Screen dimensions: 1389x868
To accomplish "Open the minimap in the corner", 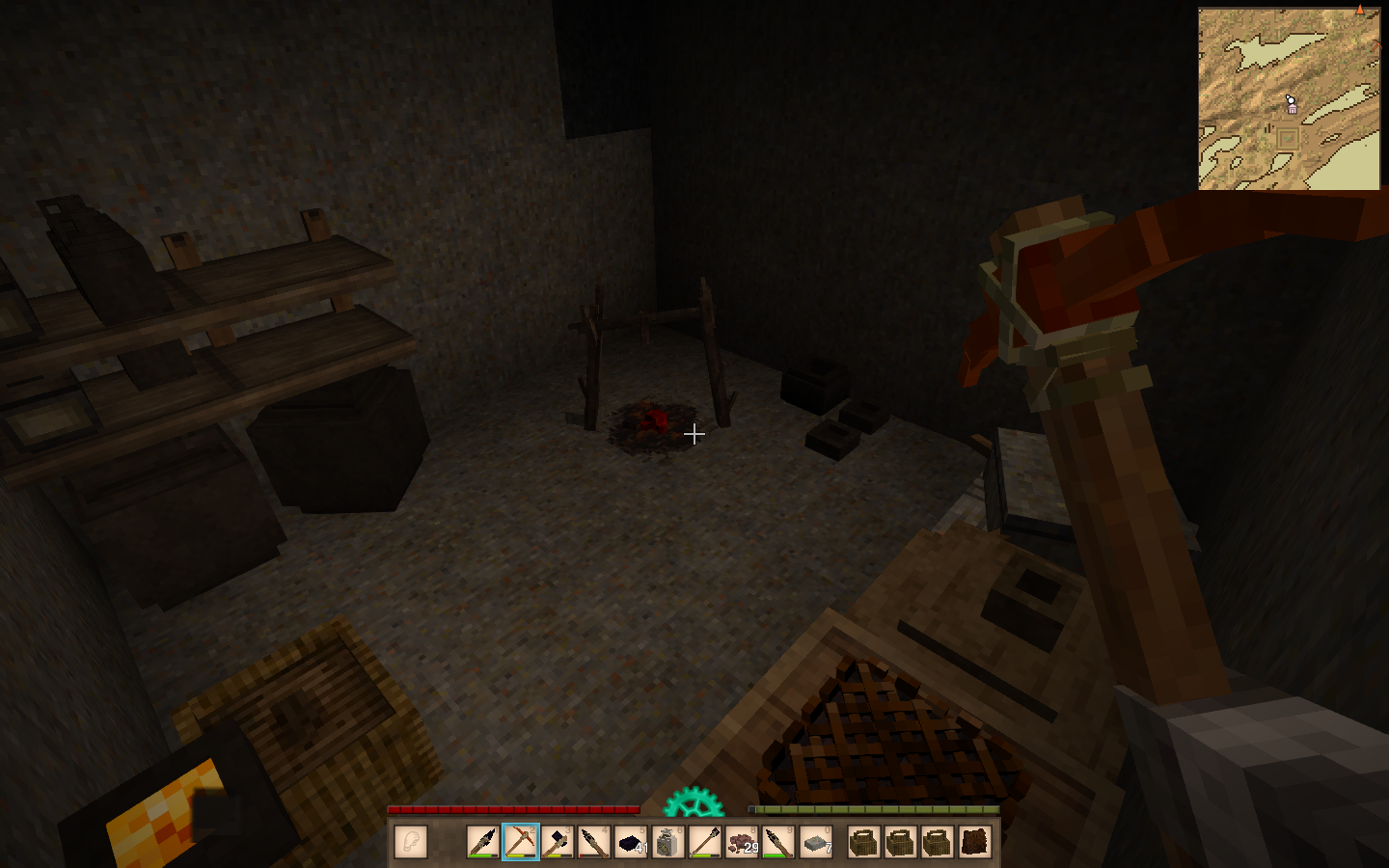I will 1289,98.
